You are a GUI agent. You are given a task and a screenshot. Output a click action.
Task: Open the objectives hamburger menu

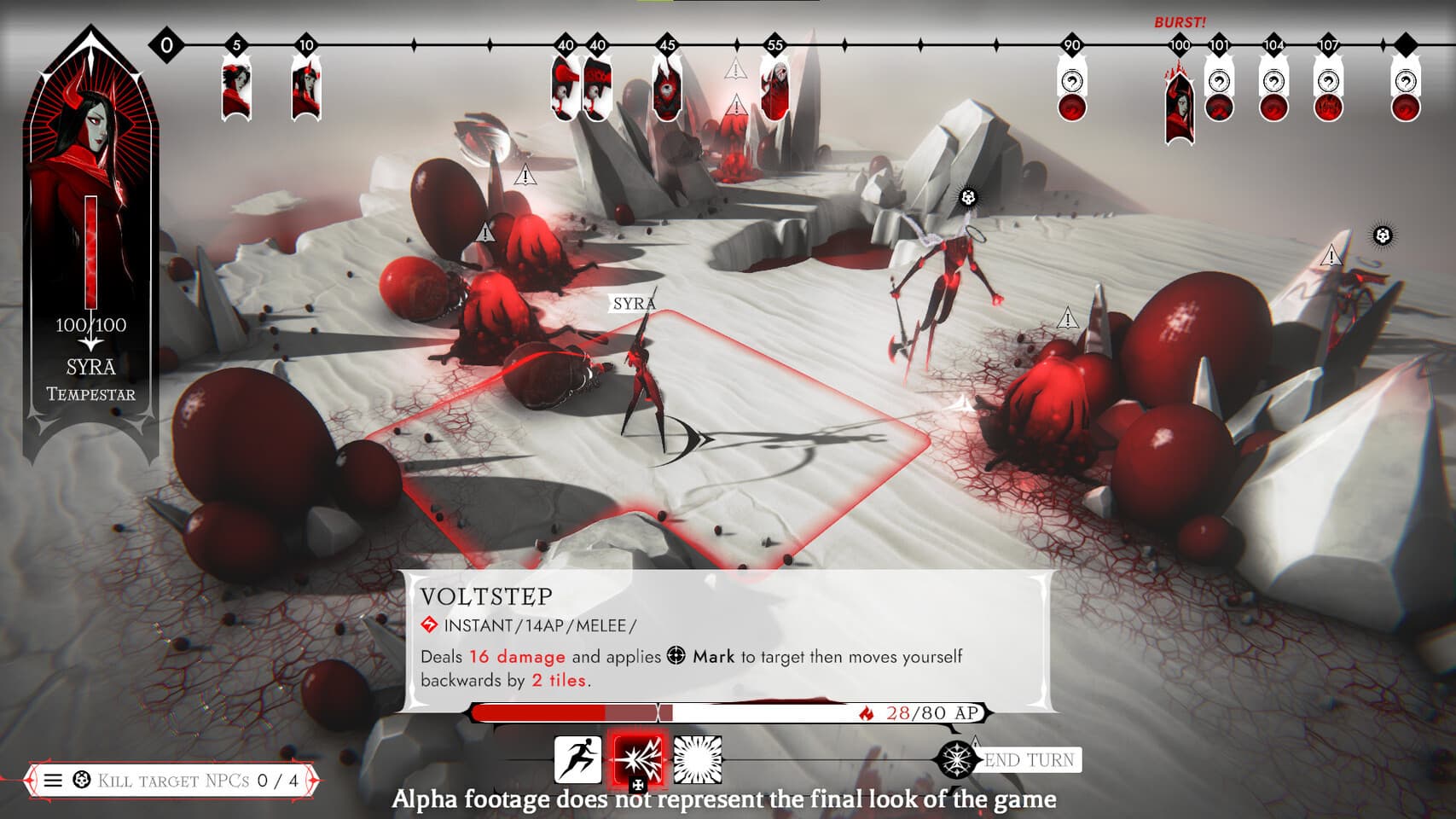coord(54,778)
